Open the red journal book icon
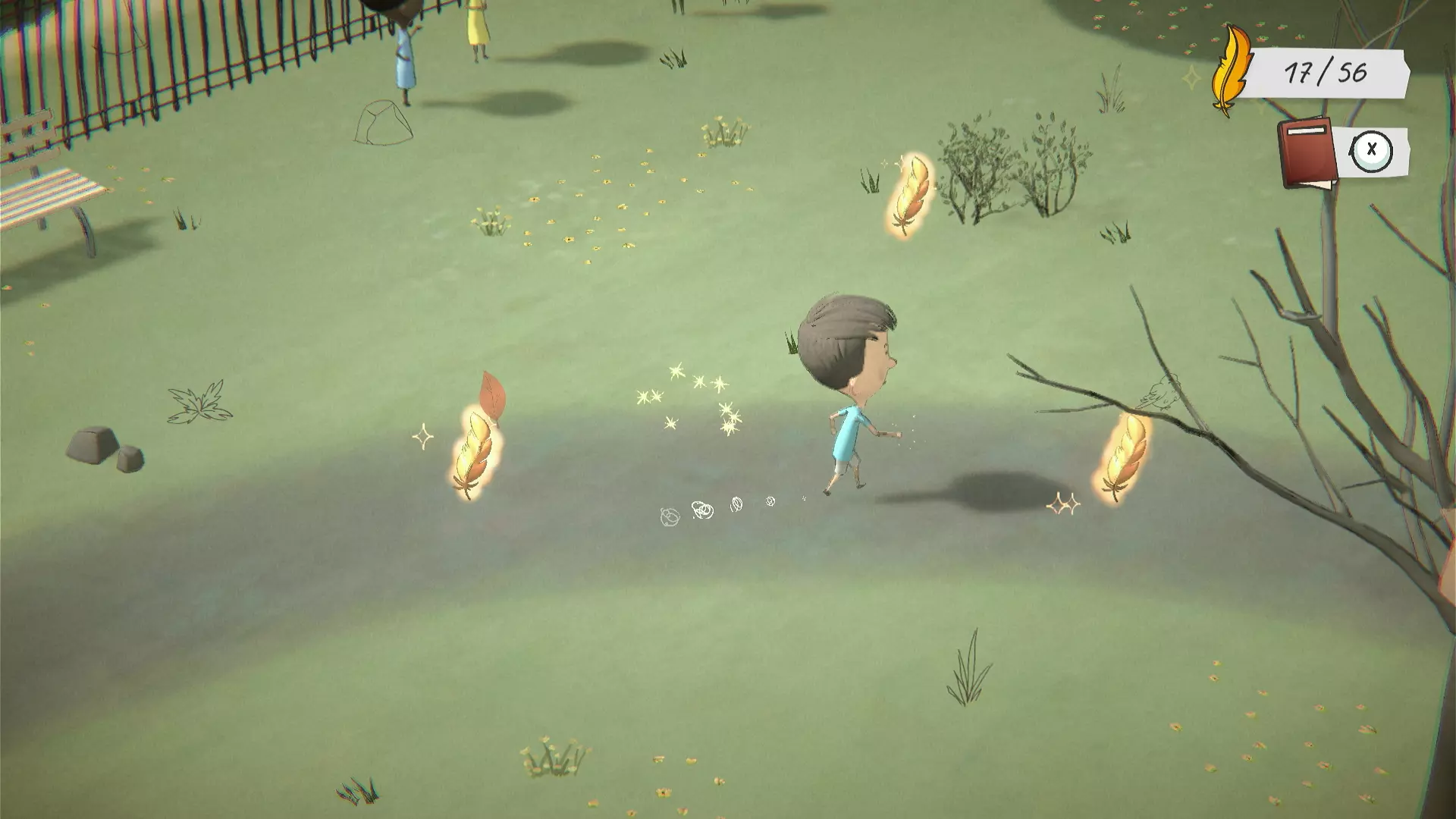This screenshot has width=1456, height=819. [x=1306, y=153]
